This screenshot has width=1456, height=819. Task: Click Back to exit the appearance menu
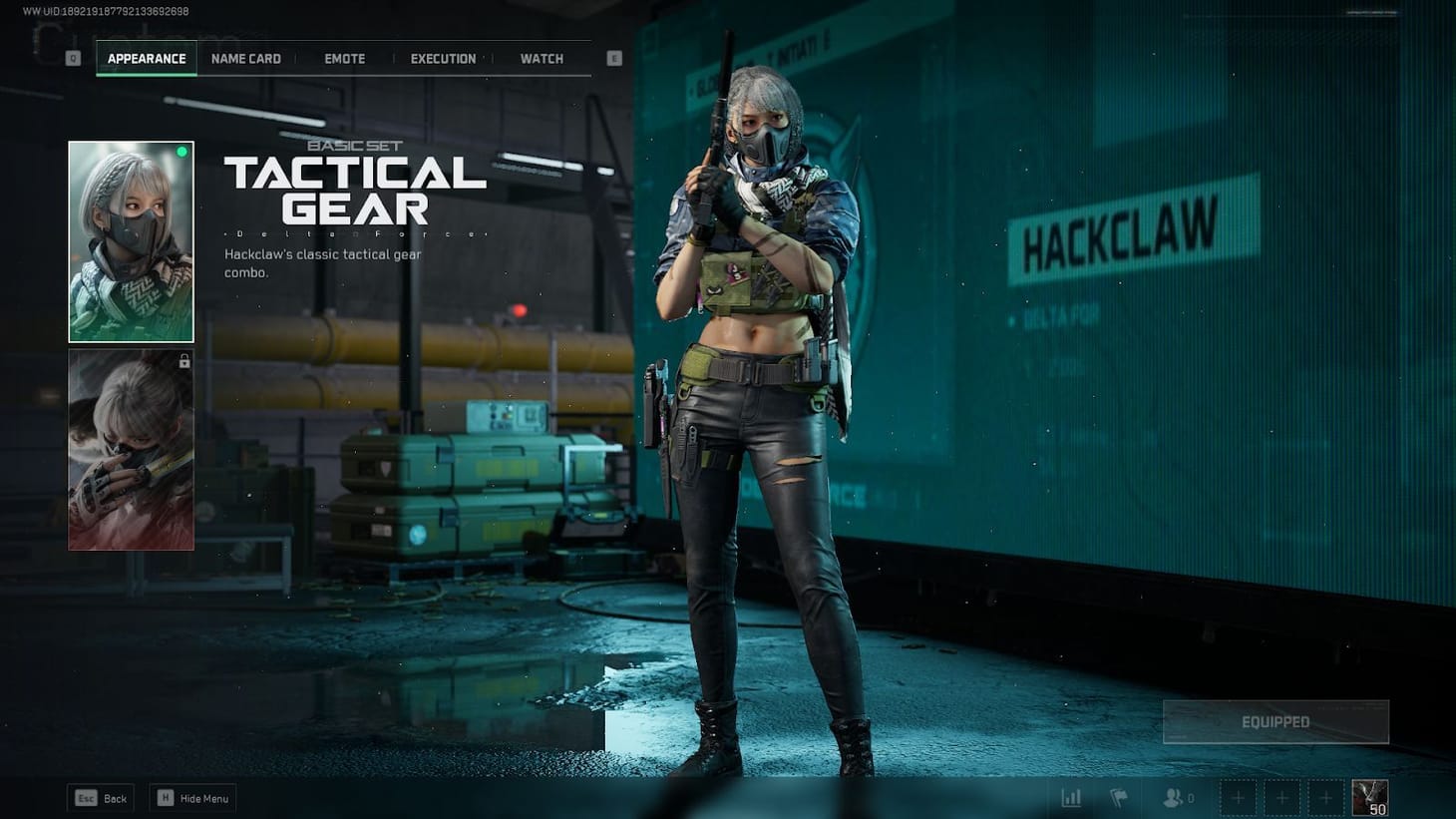[100, 797]
